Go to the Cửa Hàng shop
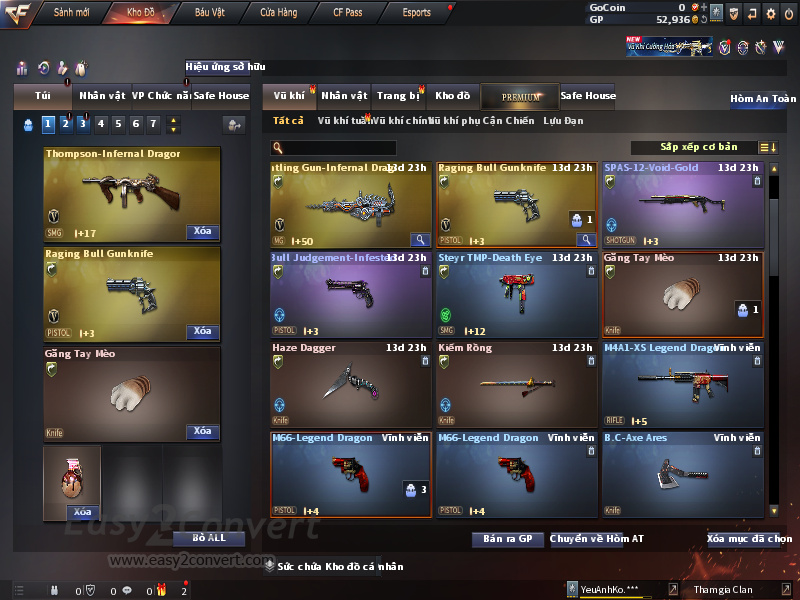Viewport: 800px width, 600px height. pos(278,13)
